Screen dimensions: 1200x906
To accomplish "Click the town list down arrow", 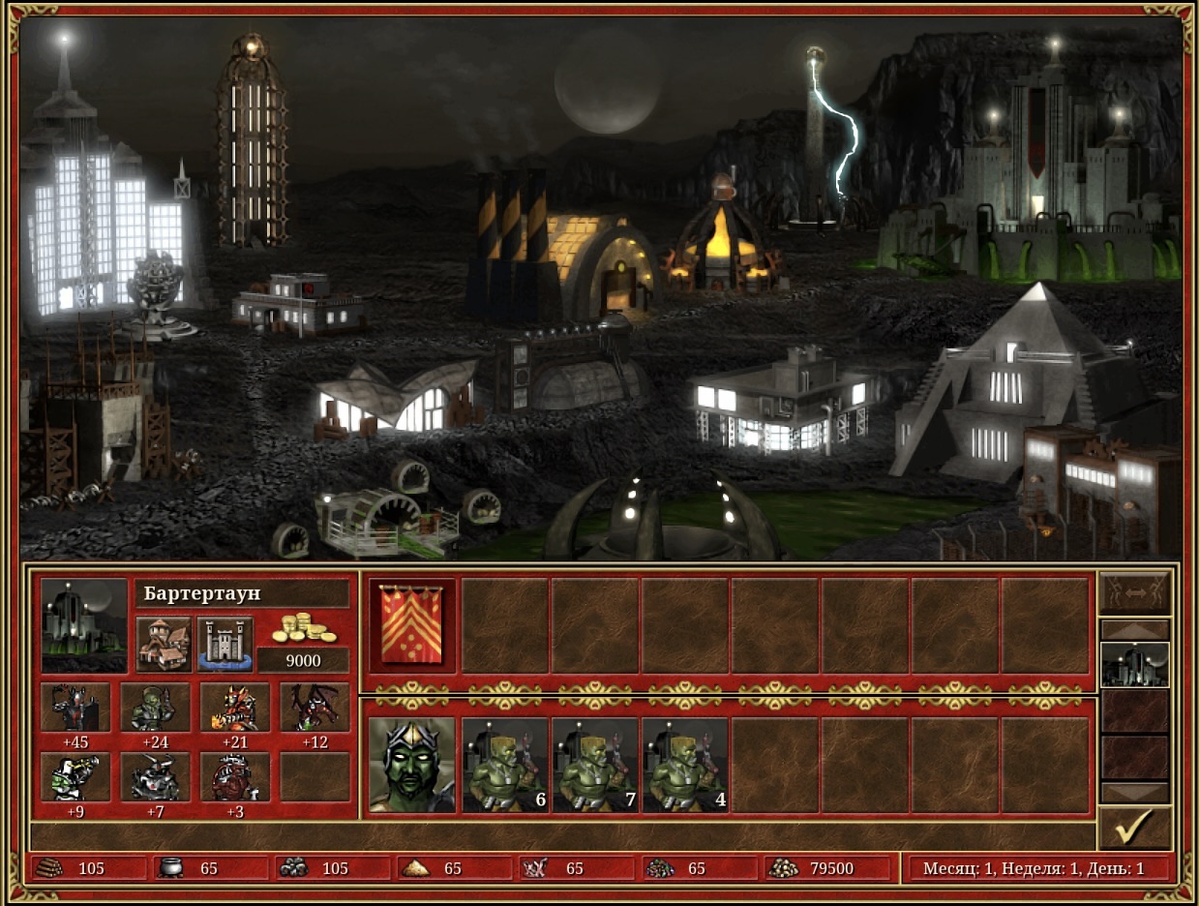I will click(1134, 792).
